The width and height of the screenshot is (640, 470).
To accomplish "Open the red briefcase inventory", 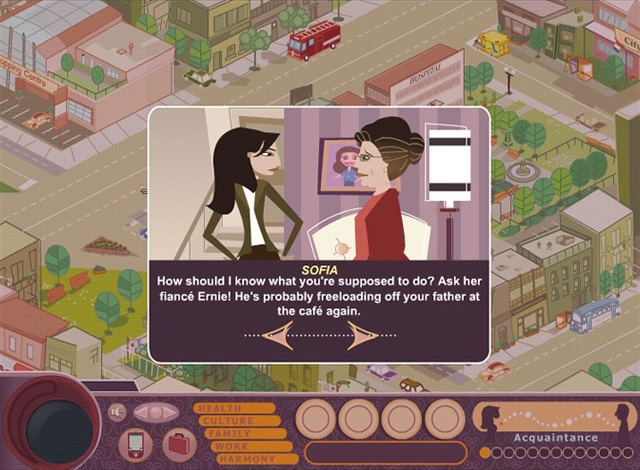I will (176, 442).
